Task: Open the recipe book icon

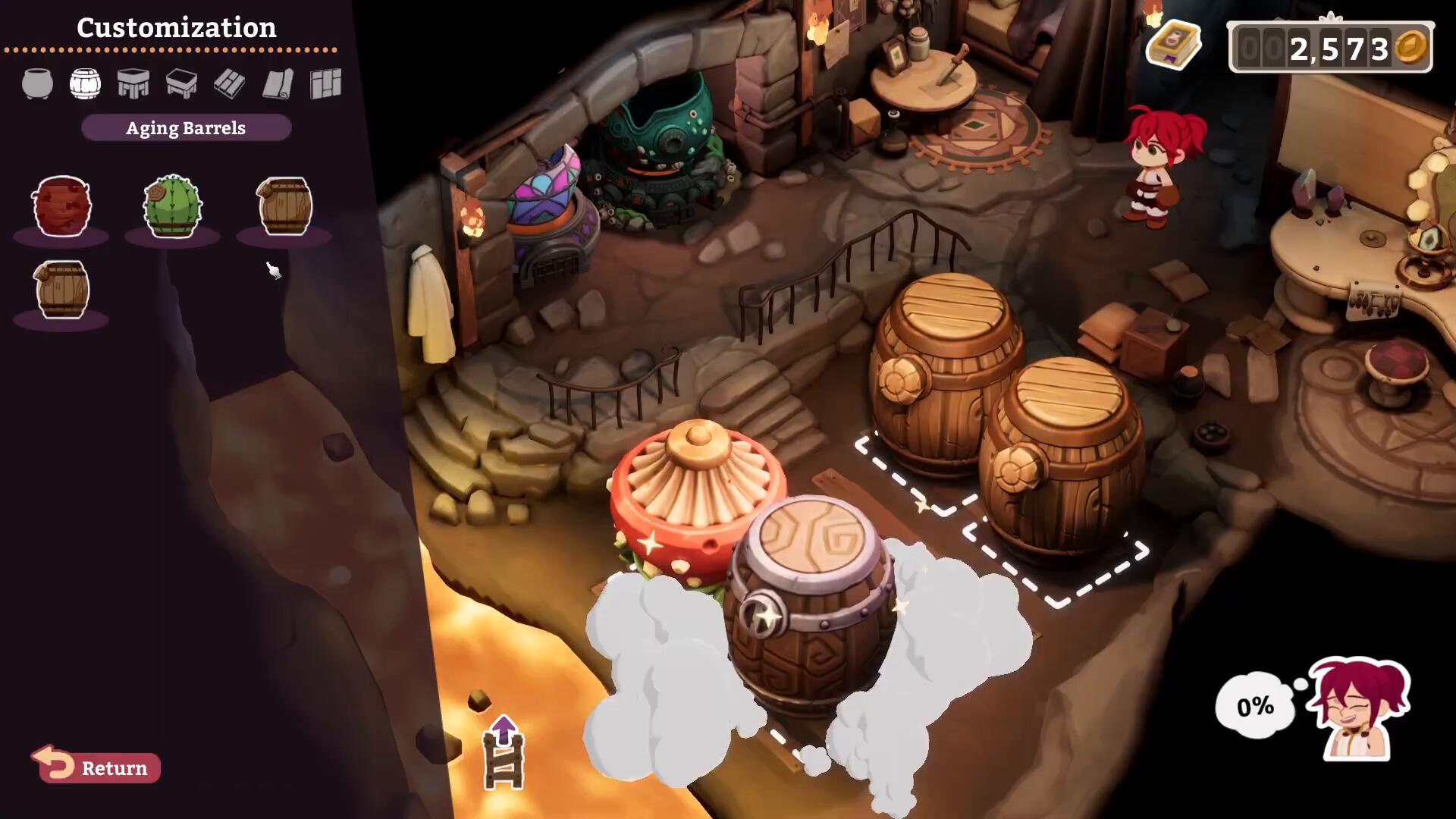Action: pyautogui.click(x=1174, y=45)
